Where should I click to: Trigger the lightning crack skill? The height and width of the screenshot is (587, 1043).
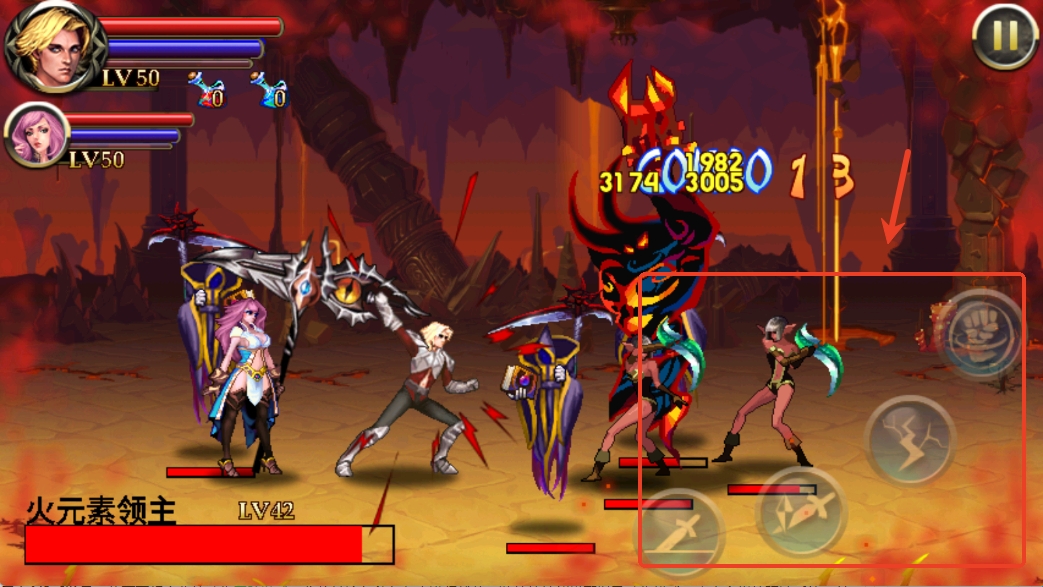(x=910, y=440)
